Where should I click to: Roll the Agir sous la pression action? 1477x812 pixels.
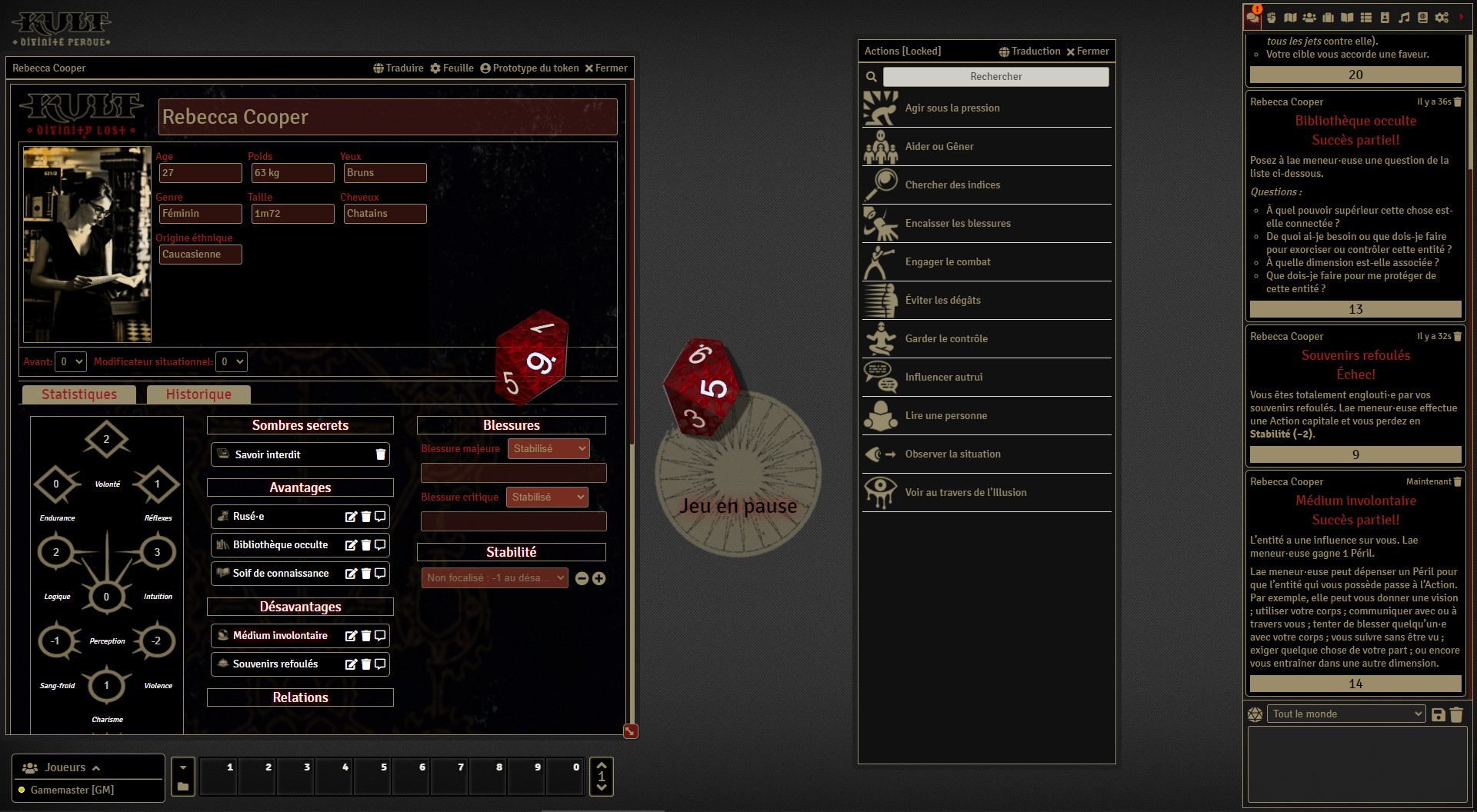(x=952, y=108)
